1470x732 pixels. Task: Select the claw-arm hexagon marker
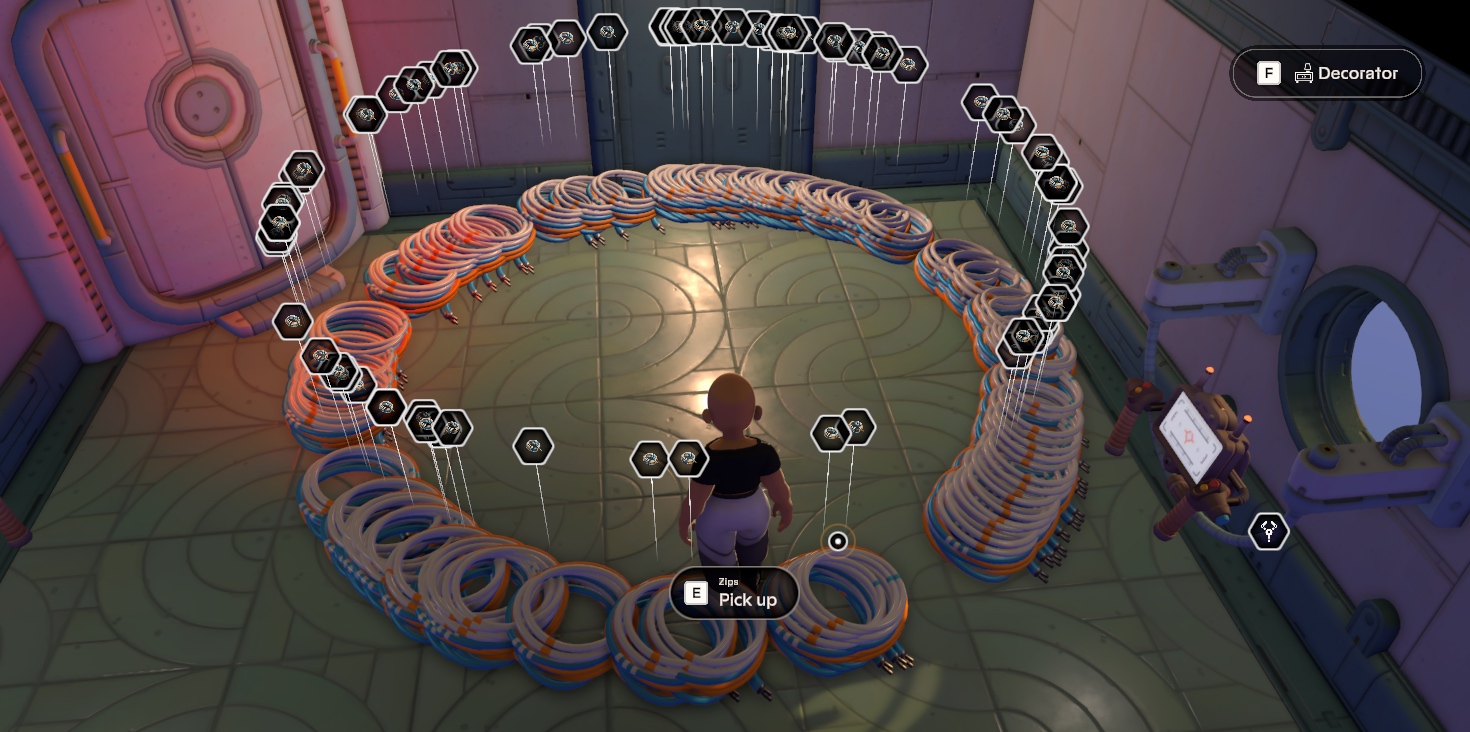(x=1269, y=531)
